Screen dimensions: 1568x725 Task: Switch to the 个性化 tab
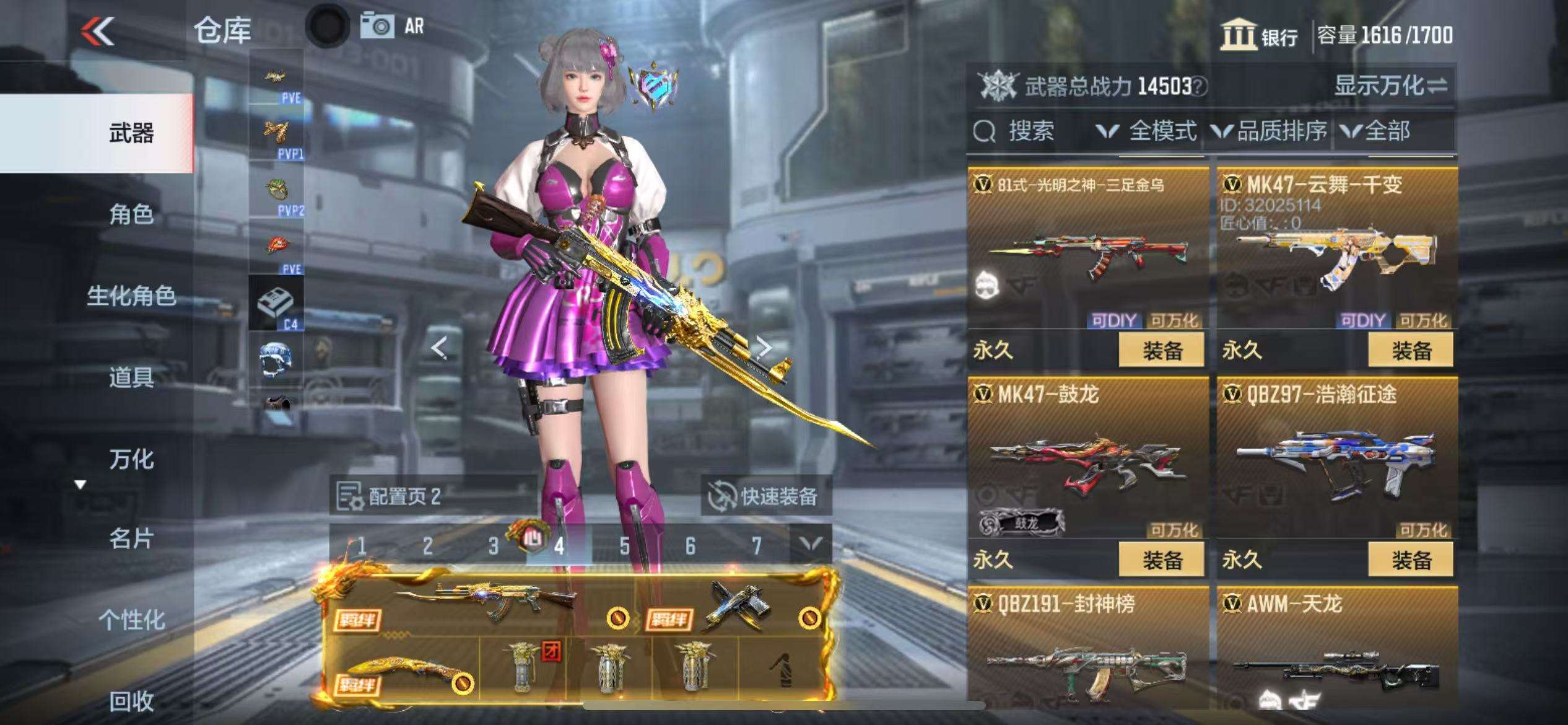(x=131, y=620)
